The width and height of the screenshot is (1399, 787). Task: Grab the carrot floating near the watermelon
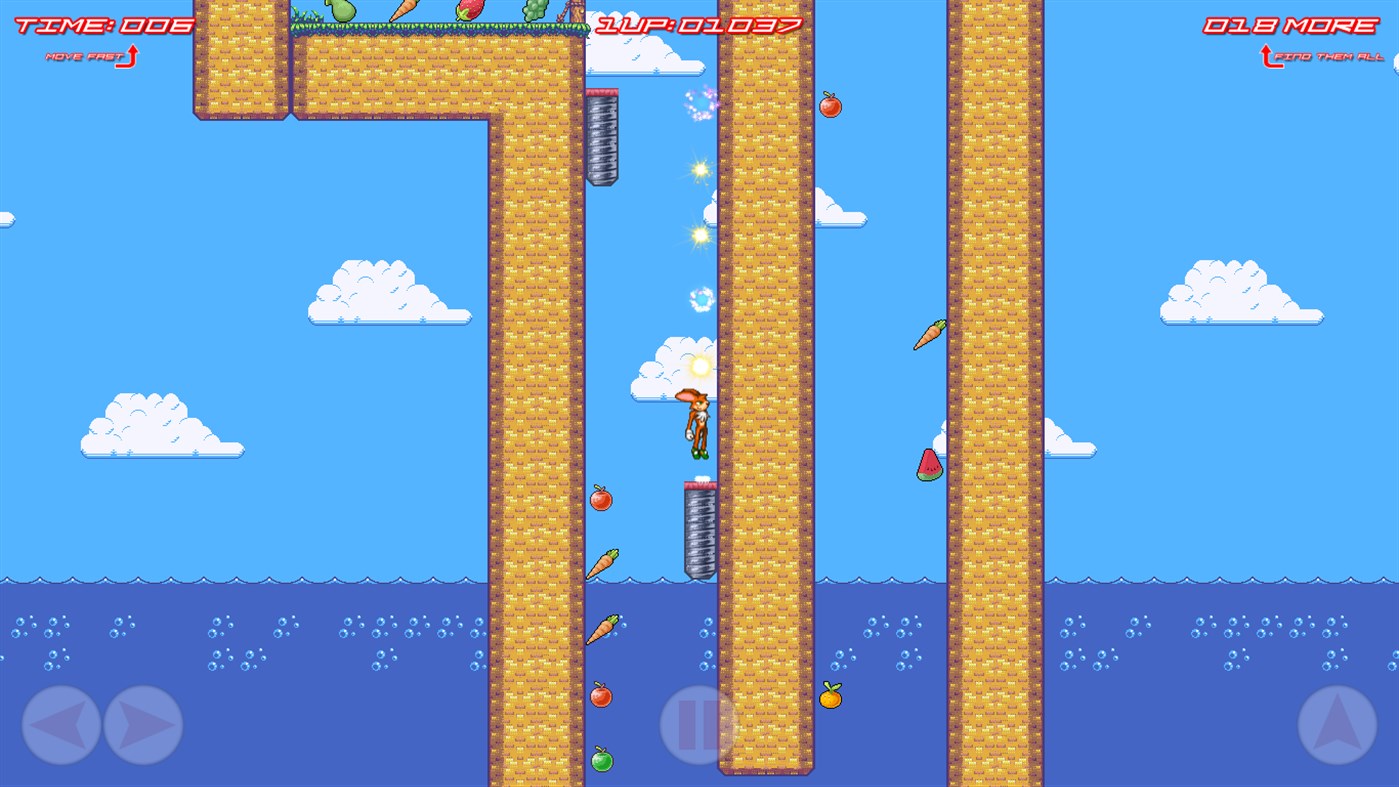tap(930, 333)
